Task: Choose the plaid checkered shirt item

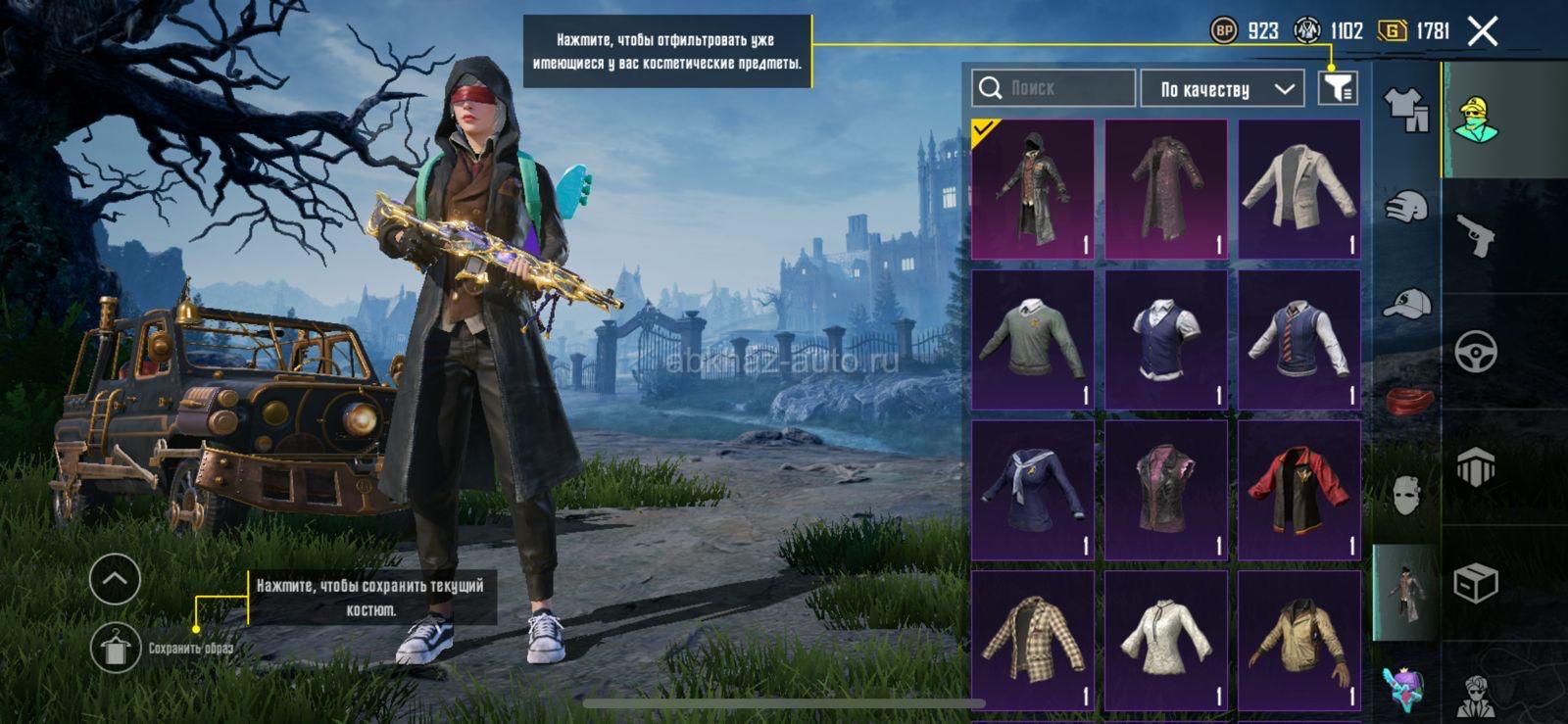Action: click(x=1032, y=641)
